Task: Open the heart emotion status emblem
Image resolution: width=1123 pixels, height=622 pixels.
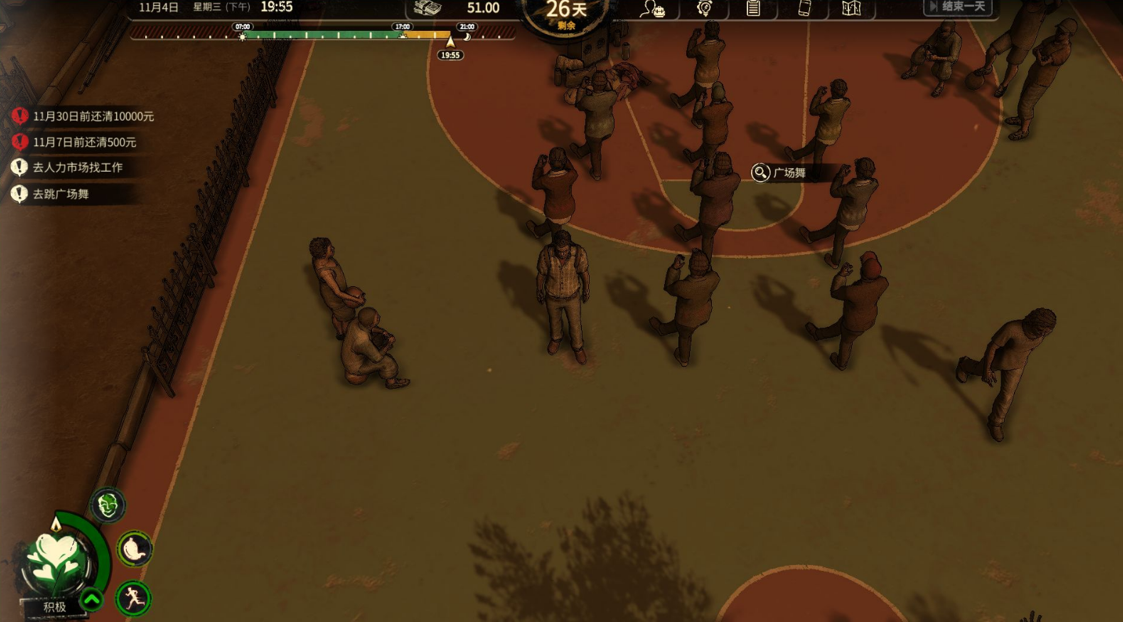Action: pos(56,560)
